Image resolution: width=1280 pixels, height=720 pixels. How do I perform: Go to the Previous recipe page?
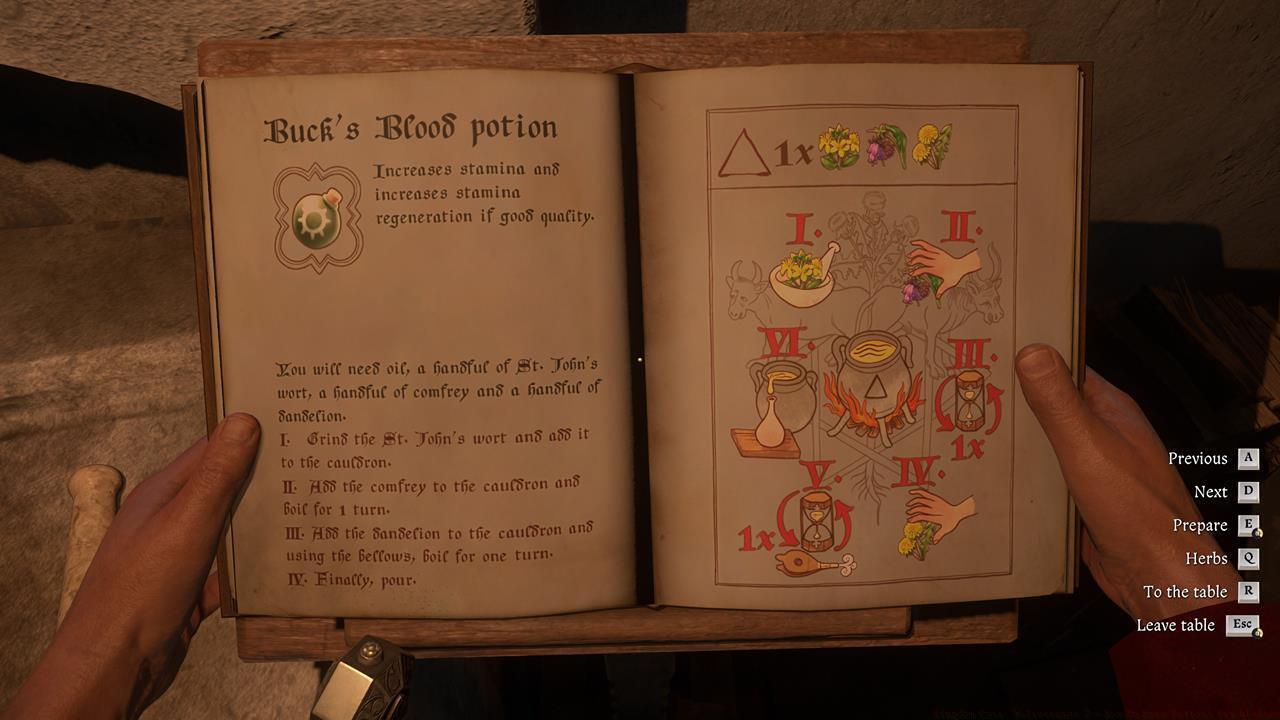1198,458
